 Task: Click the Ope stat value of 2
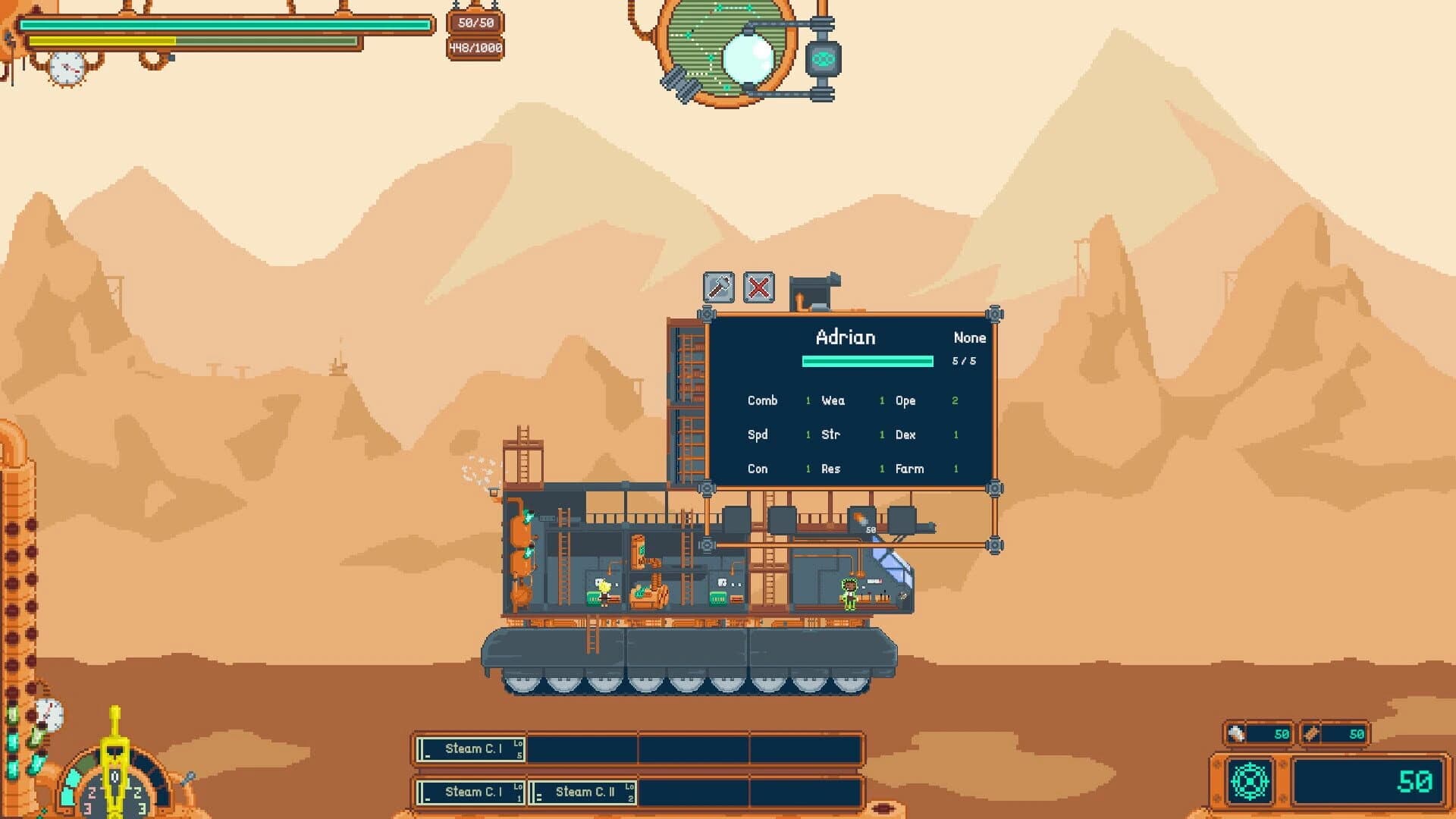[955, 400]
